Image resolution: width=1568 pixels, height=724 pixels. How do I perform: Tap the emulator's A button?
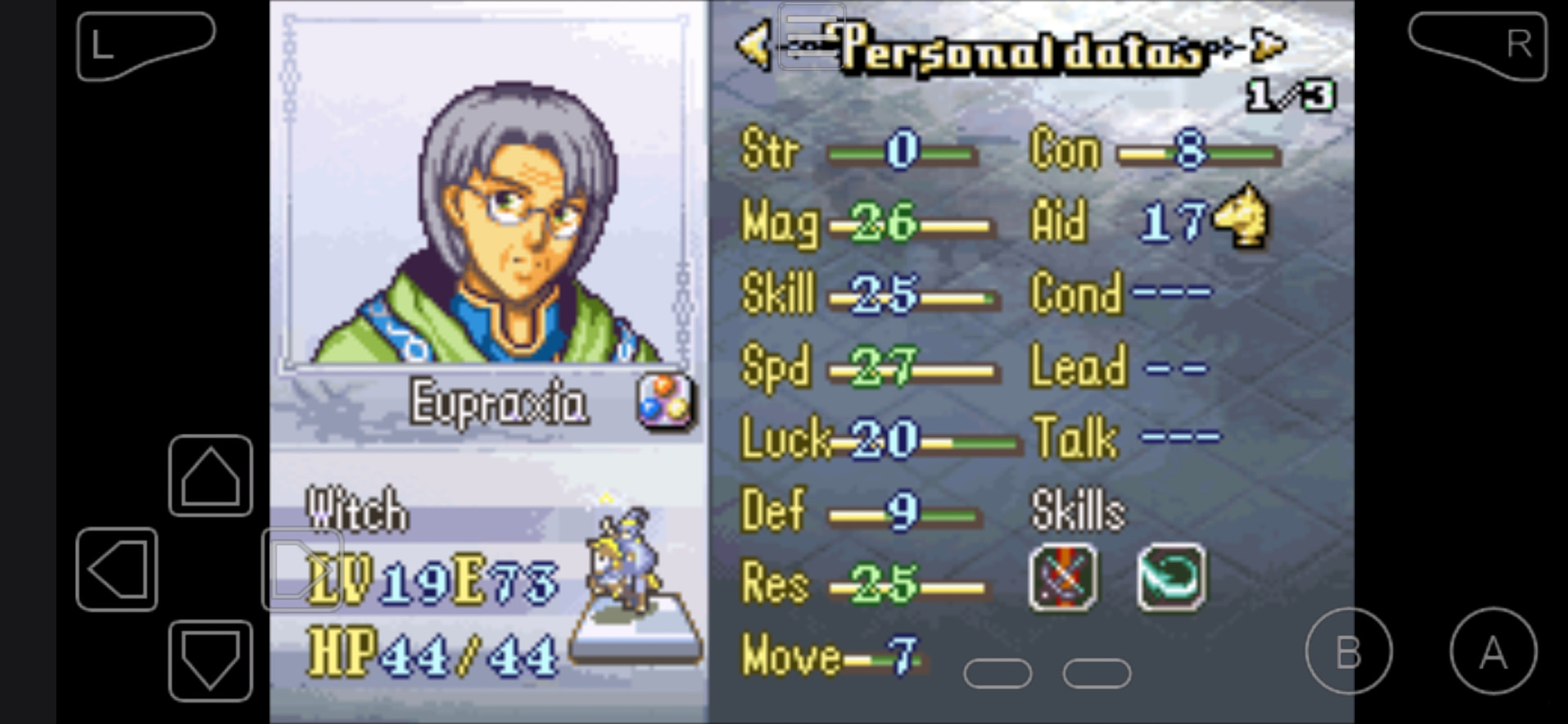pos(1493,651)
